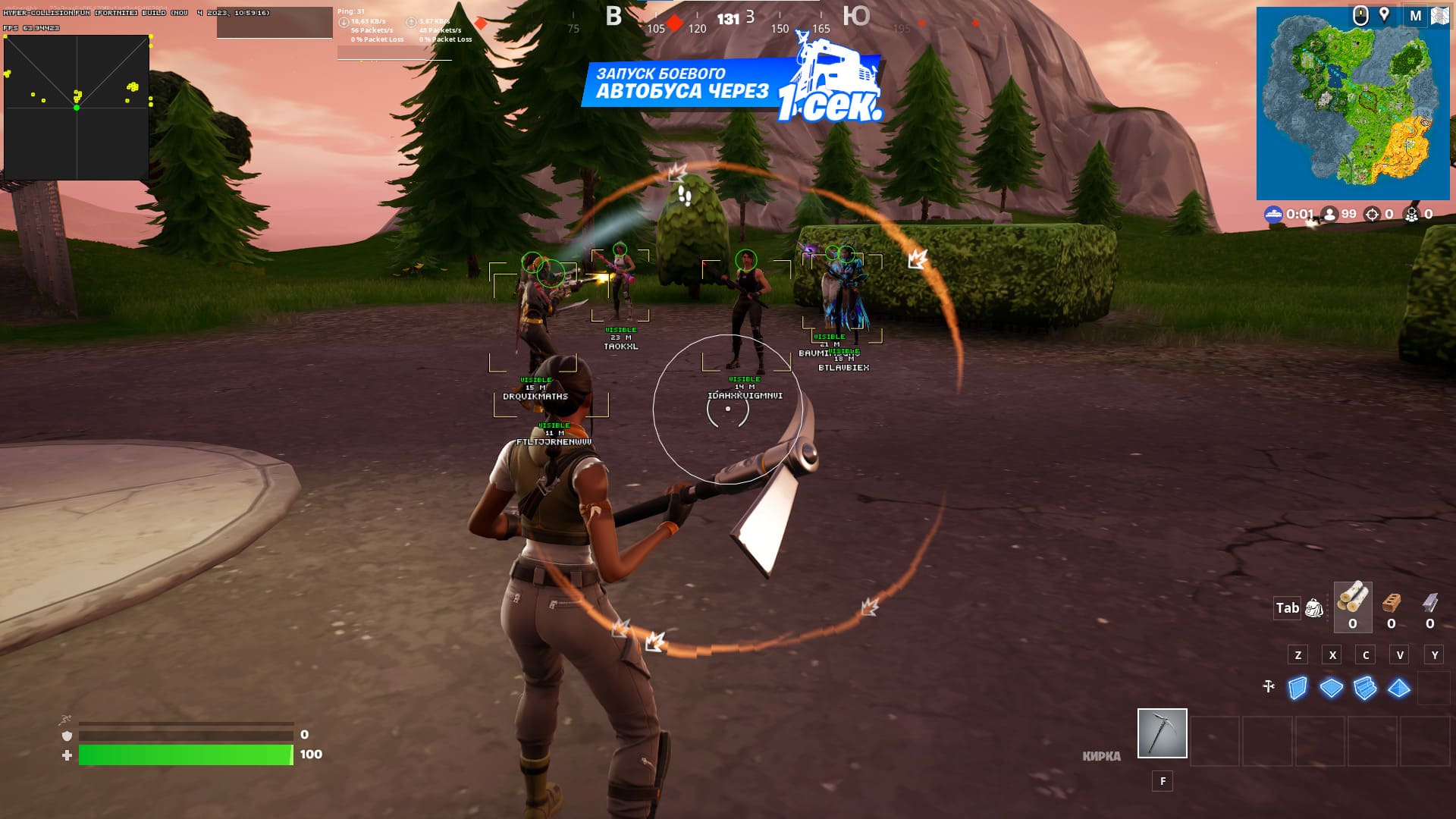Screen dimensions: 1456x819
Task: Click the battle bus timer icon
Action: click(1276, 214)
